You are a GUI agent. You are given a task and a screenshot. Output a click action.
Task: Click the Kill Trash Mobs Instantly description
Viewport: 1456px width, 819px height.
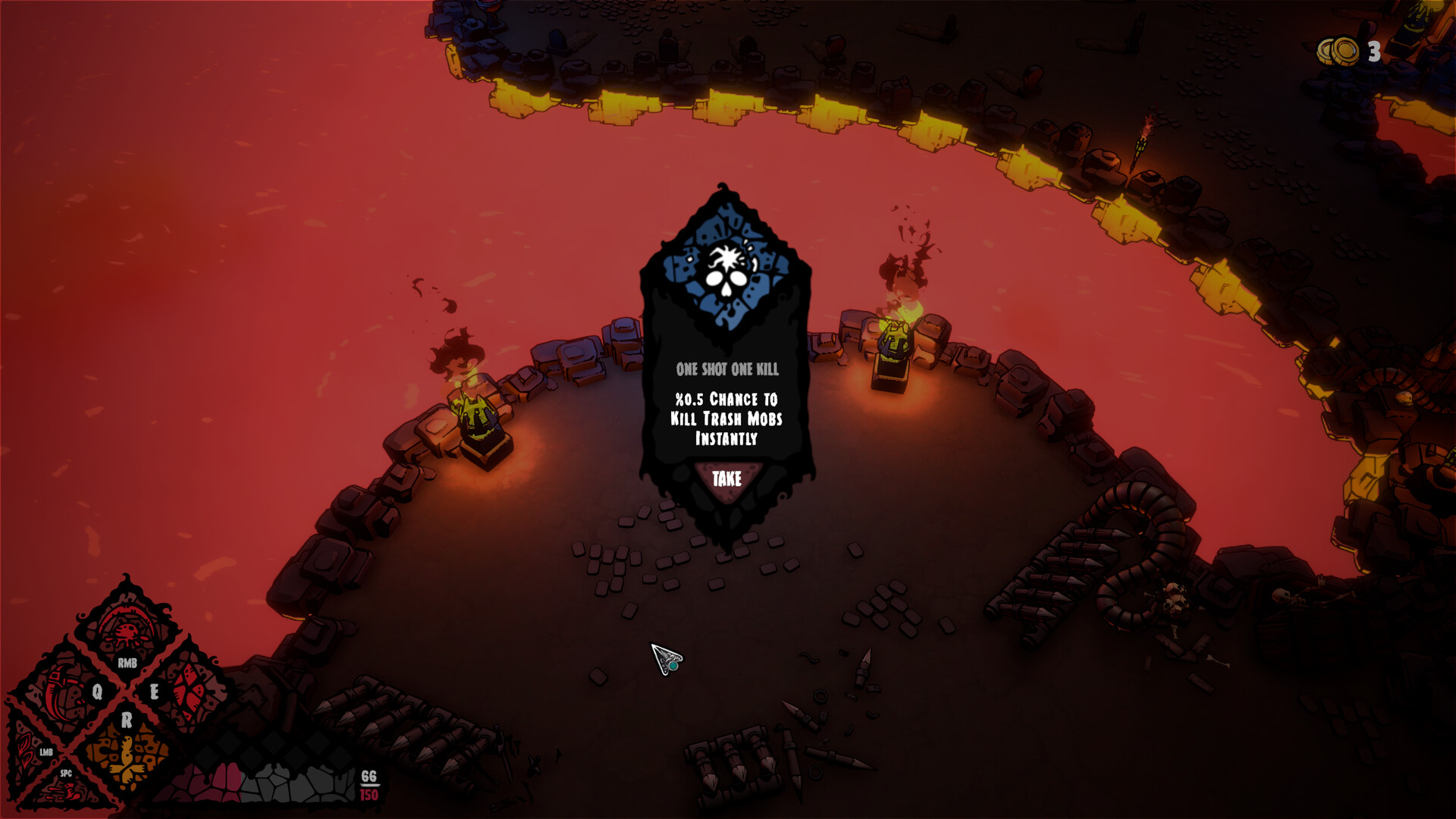click(x=726, y=419)
